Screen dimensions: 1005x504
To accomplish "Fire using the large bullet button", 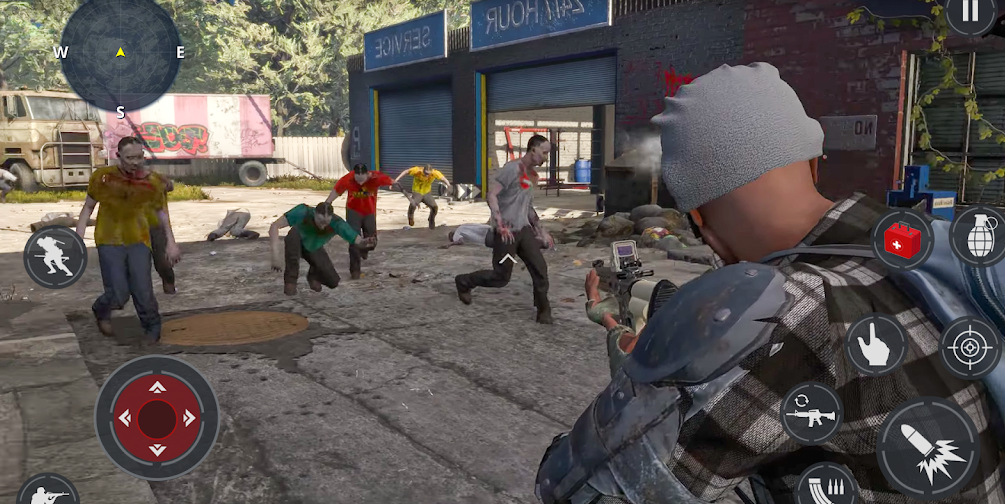I will 927,446.
